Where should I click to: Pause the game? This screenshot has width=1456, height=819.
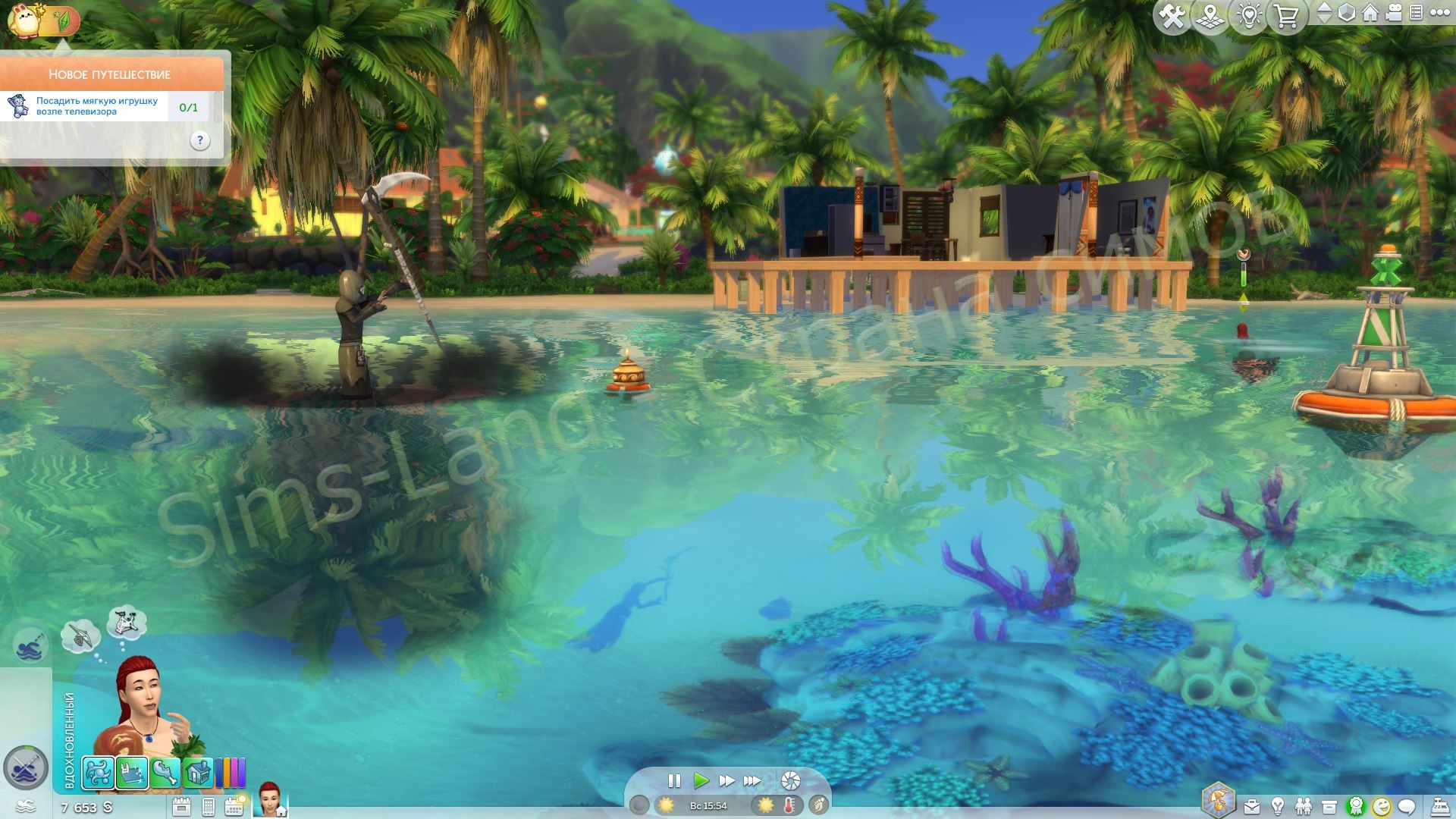[673, 780]
